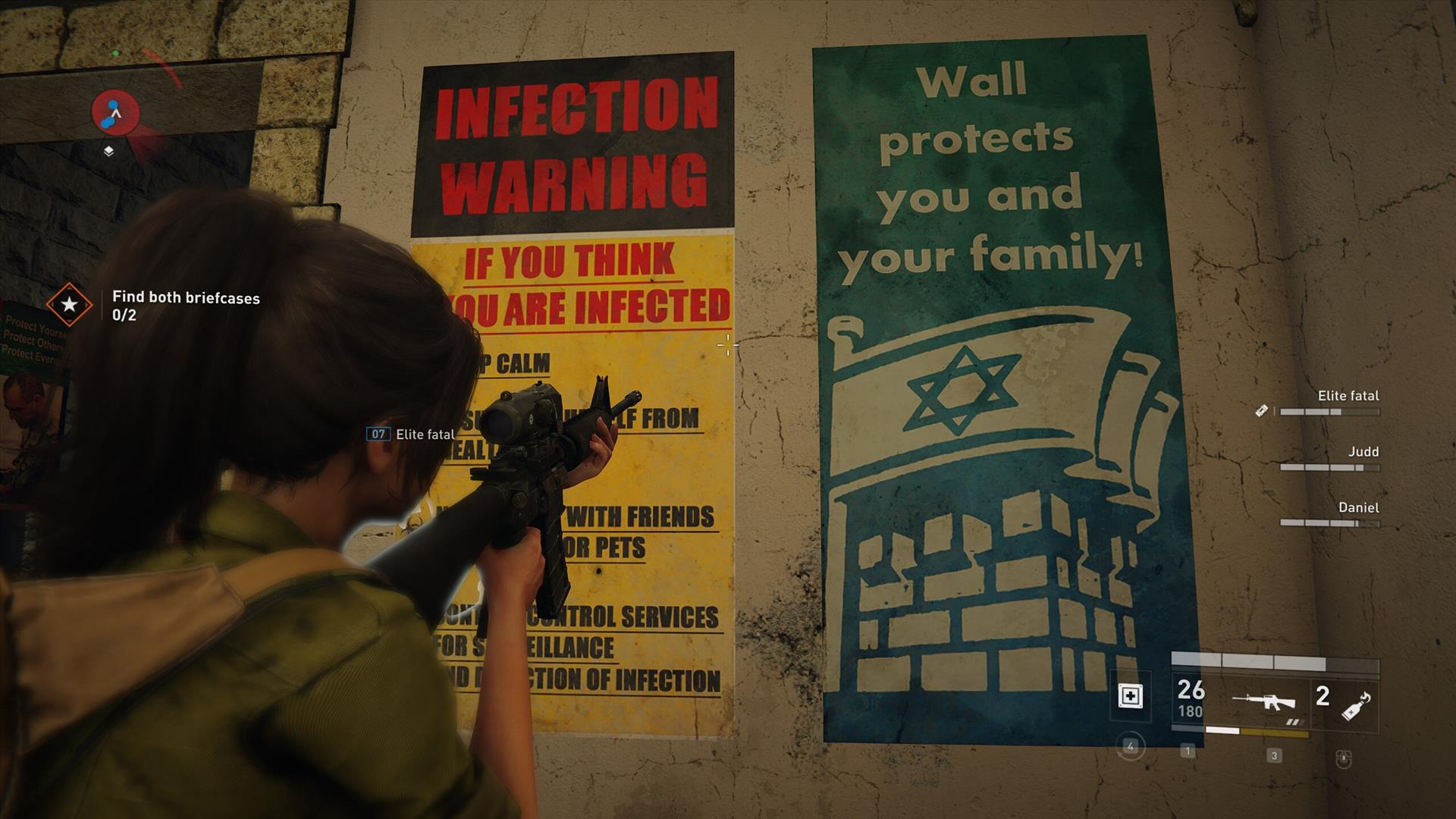Select Elite fatal in the squad list
Viewport: 1456px width, 819px height.
coord(1348,396)
